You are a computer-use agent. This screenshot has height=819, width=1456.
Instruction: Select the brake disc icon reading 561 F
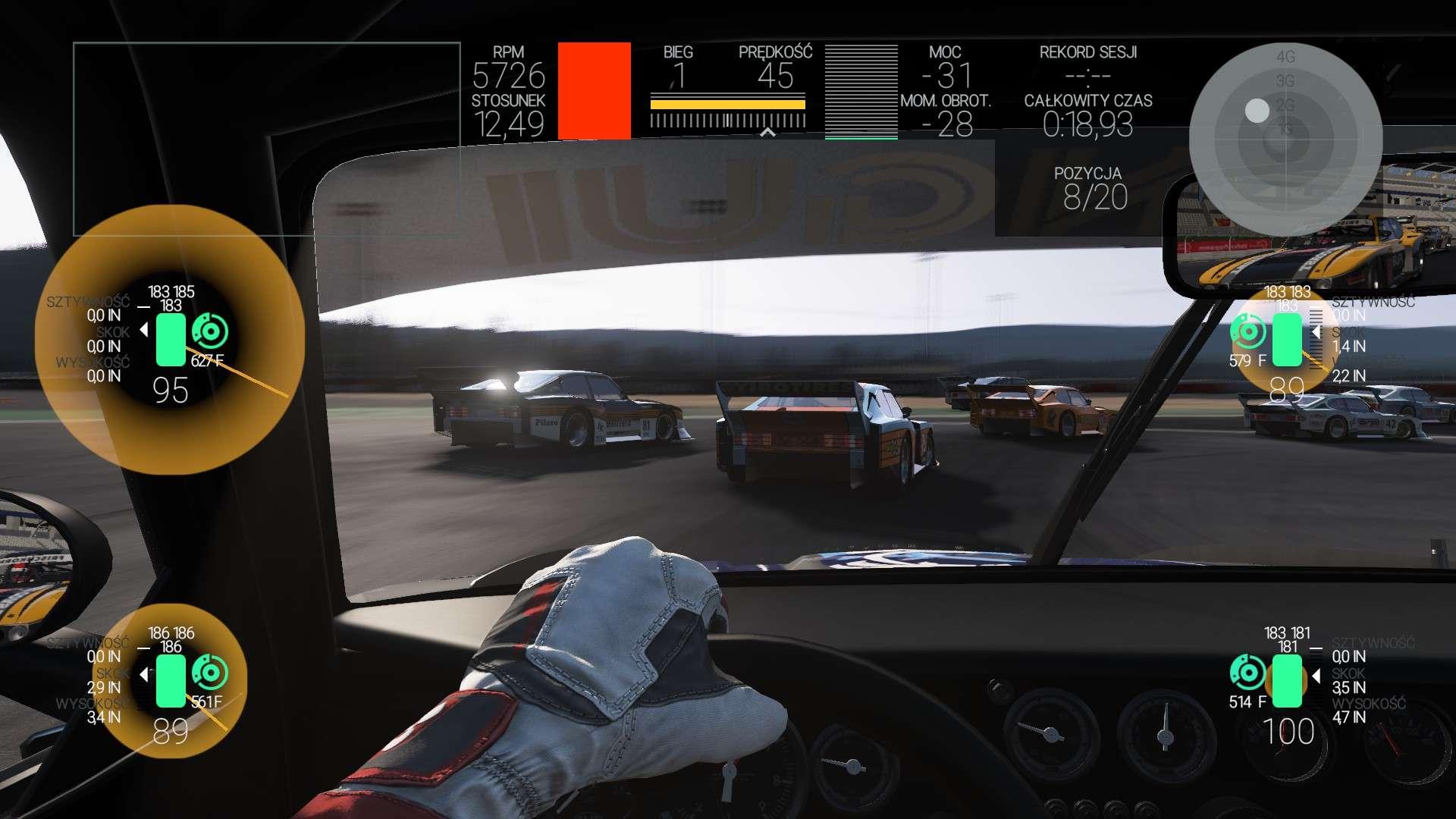coord(210,673)
